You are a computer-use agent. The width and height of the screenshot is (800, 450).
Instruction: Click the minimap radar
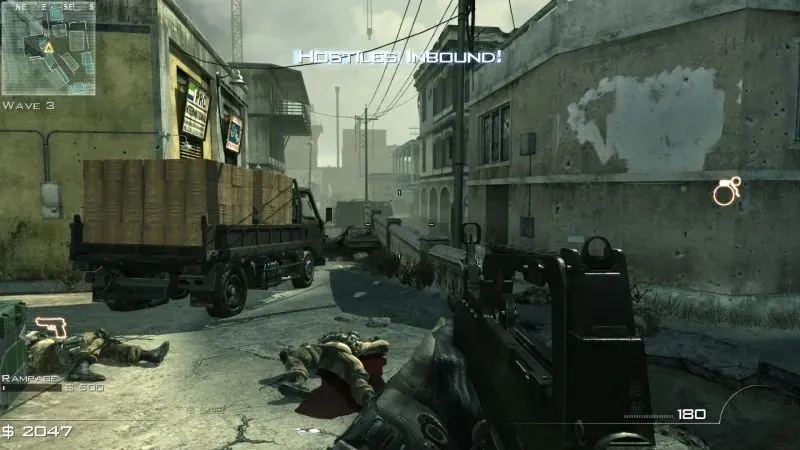point(48,47)
